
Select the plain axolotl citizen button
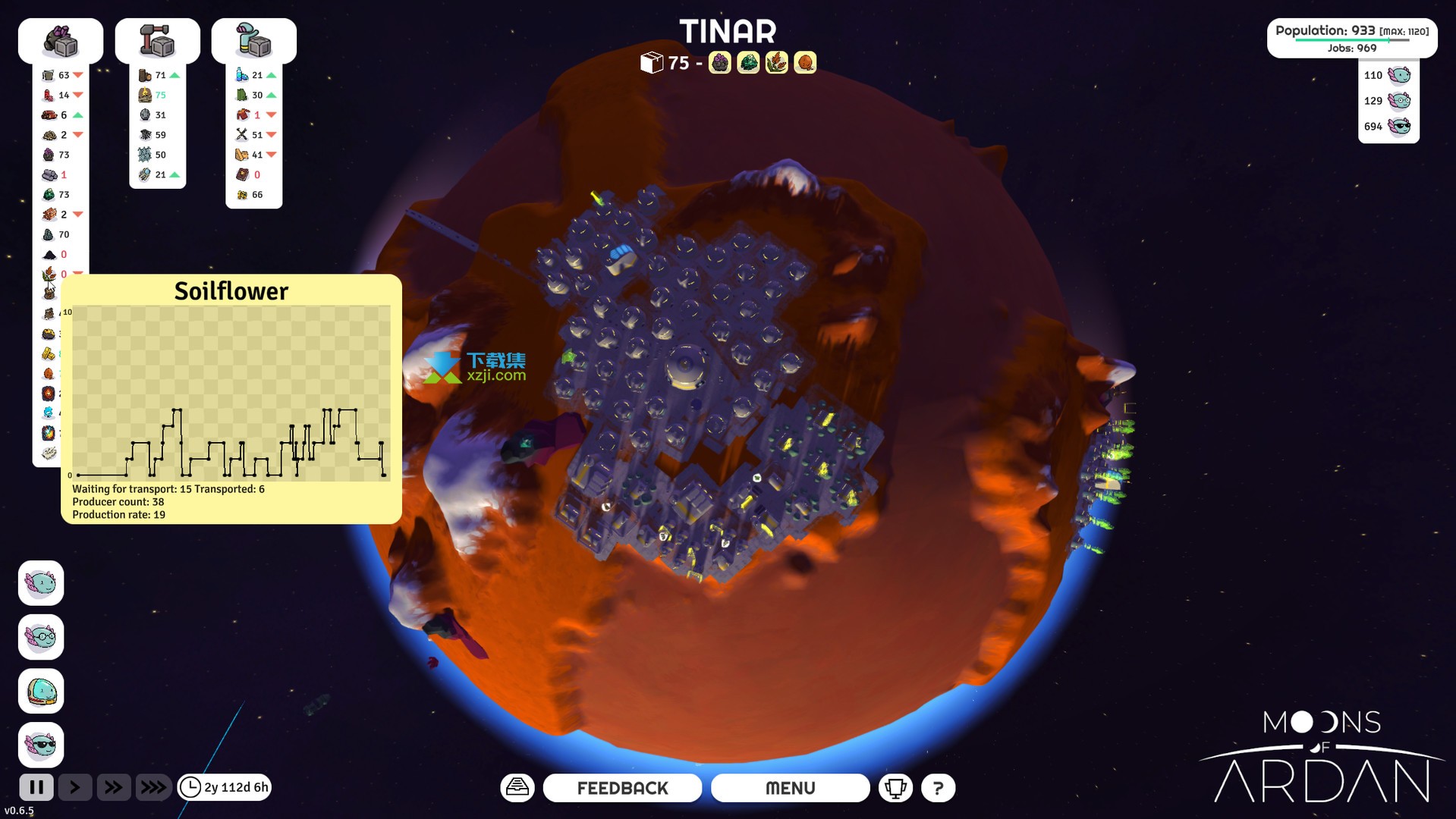41,583
